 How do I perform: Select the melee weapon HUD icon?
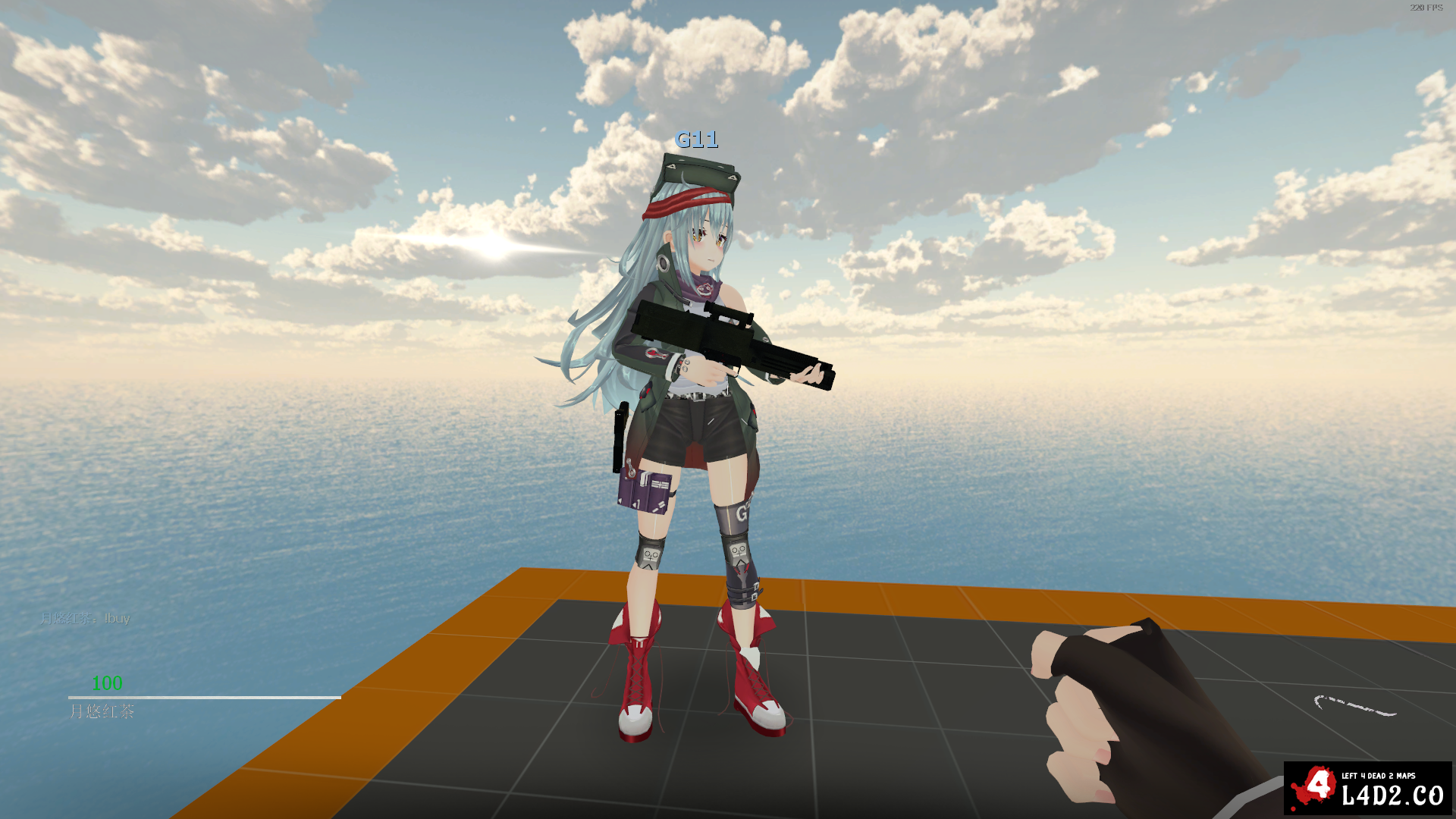1354,706
